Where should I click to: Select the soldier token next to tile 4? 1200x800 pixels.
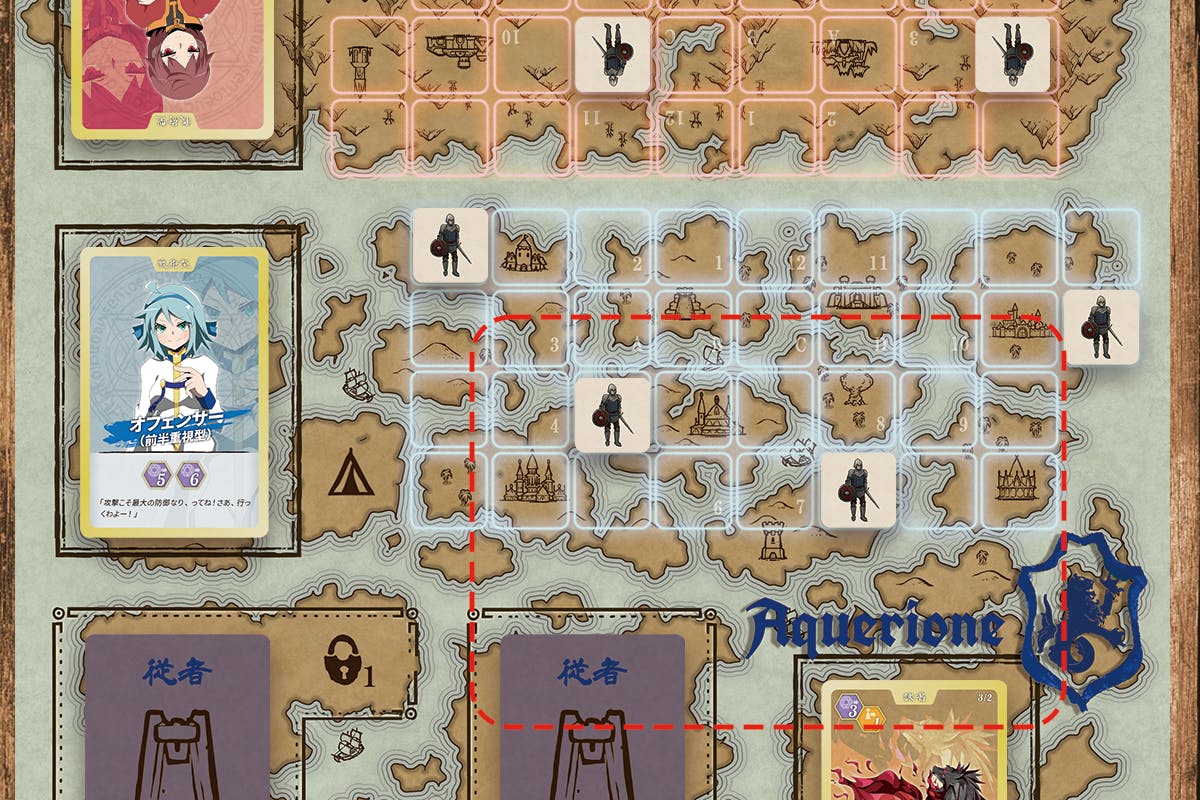612,411
